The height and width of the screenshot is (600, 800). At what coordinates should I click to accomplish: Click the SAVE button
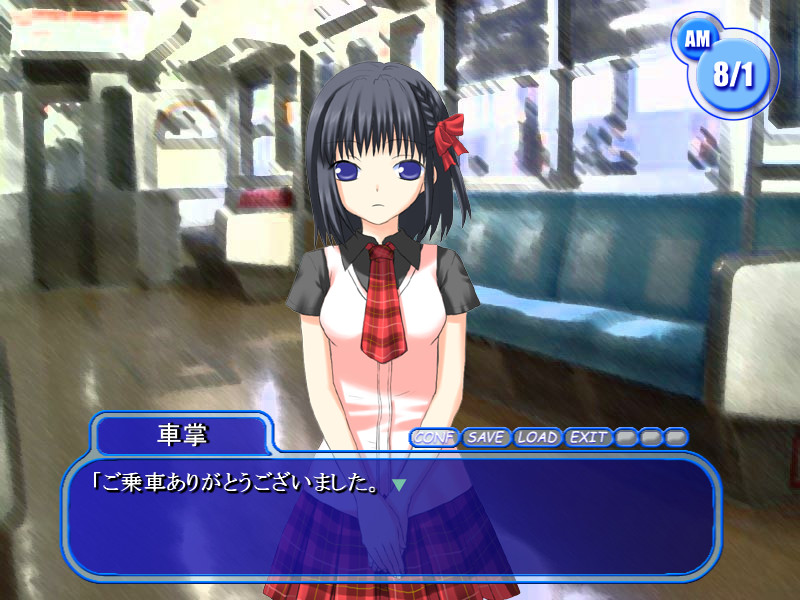[x=486, y=437]
